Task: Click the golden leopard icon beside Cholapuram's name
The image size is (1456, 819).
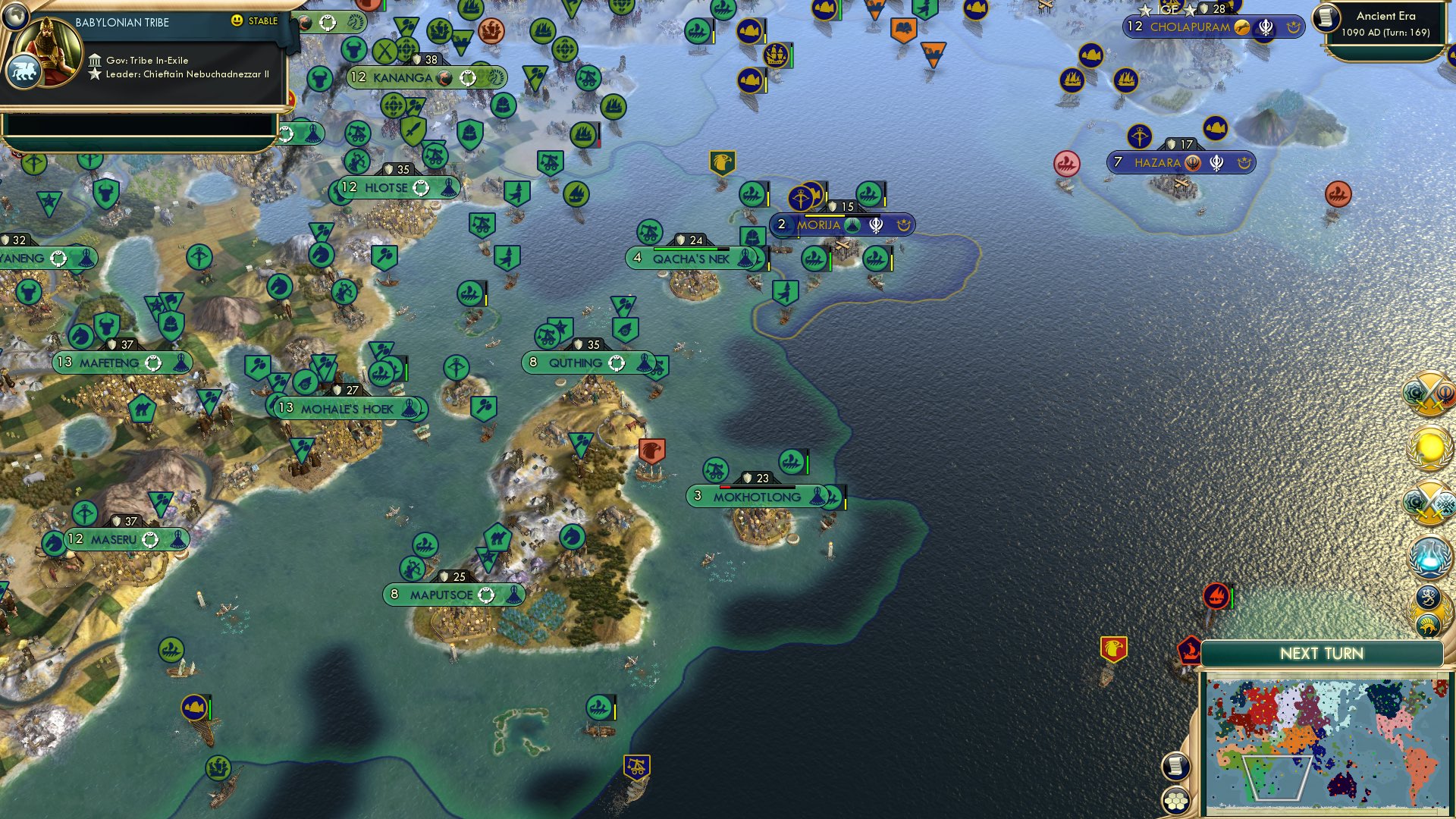Action: (x=1241, y=28)
